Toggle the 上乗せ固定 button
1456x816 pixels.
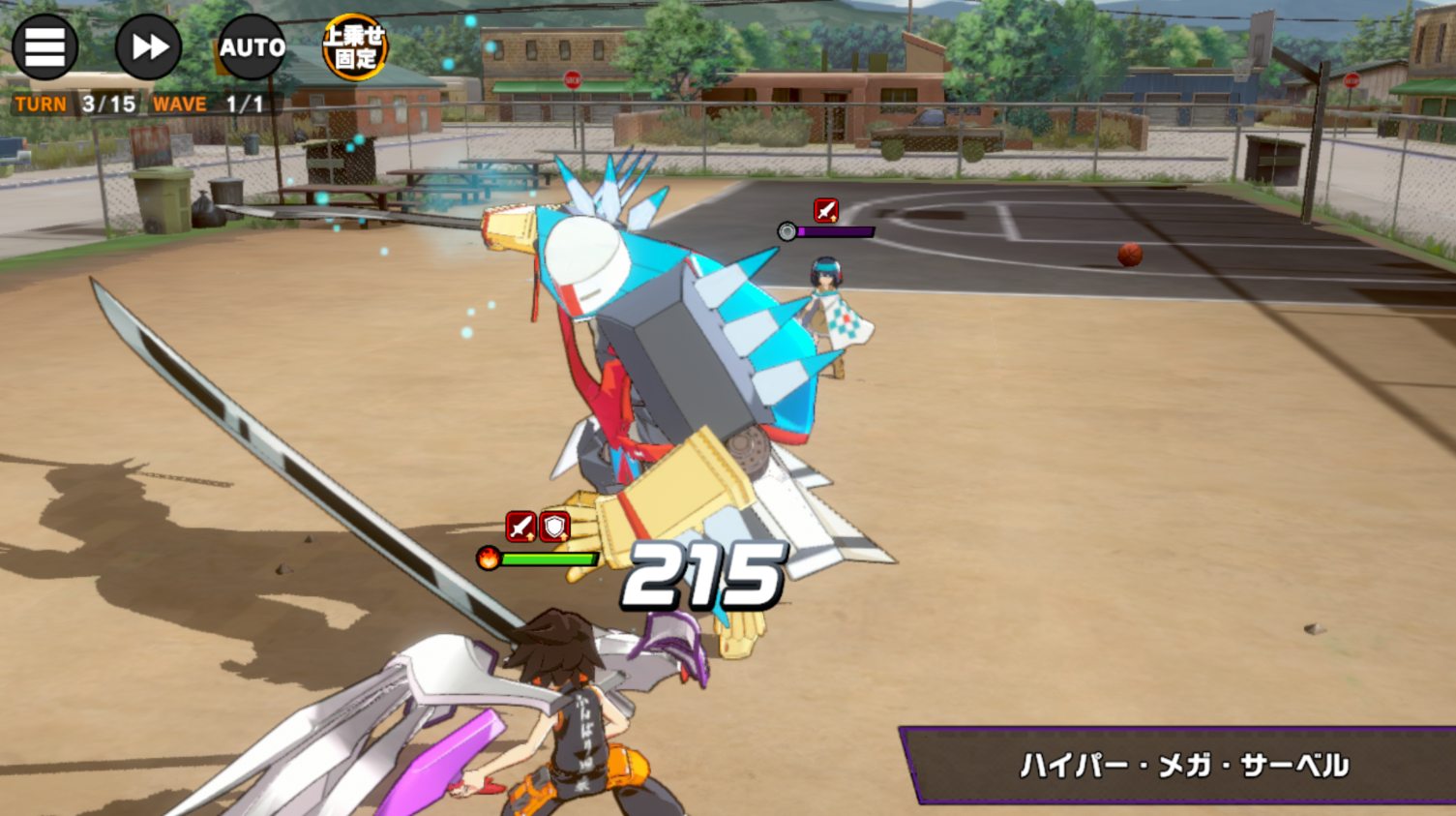click(354, 46)
